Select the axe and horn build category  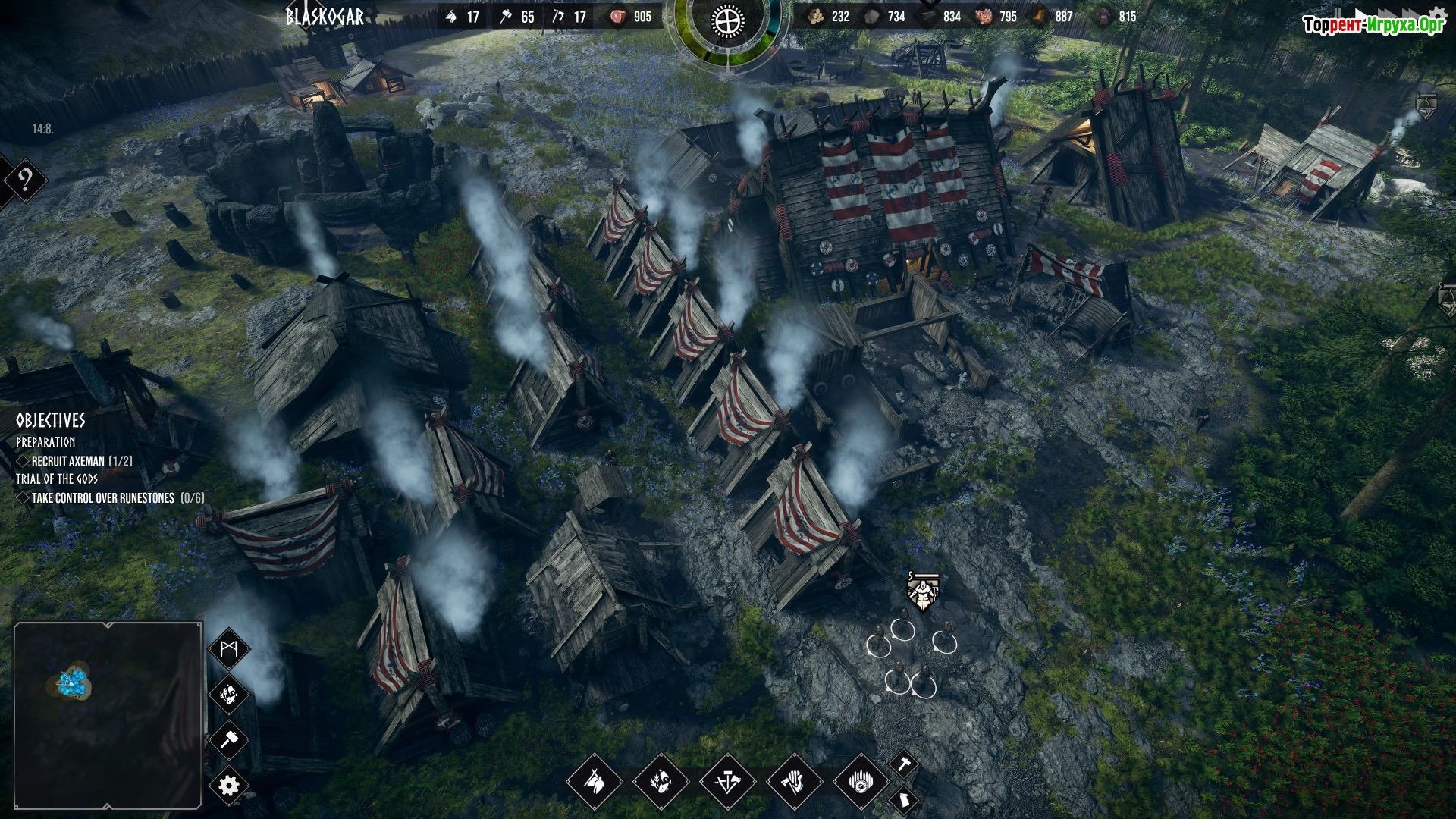click(794, 781)
